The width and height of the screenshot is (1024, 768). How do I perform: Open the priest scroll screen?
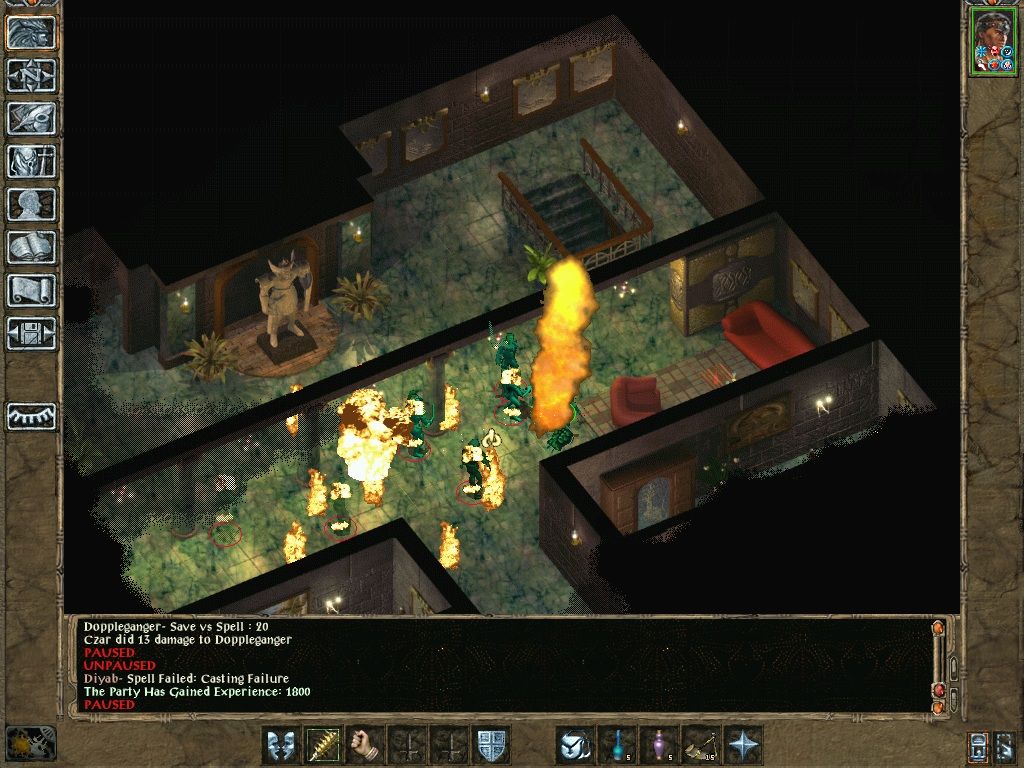click(x=32, y=290)
